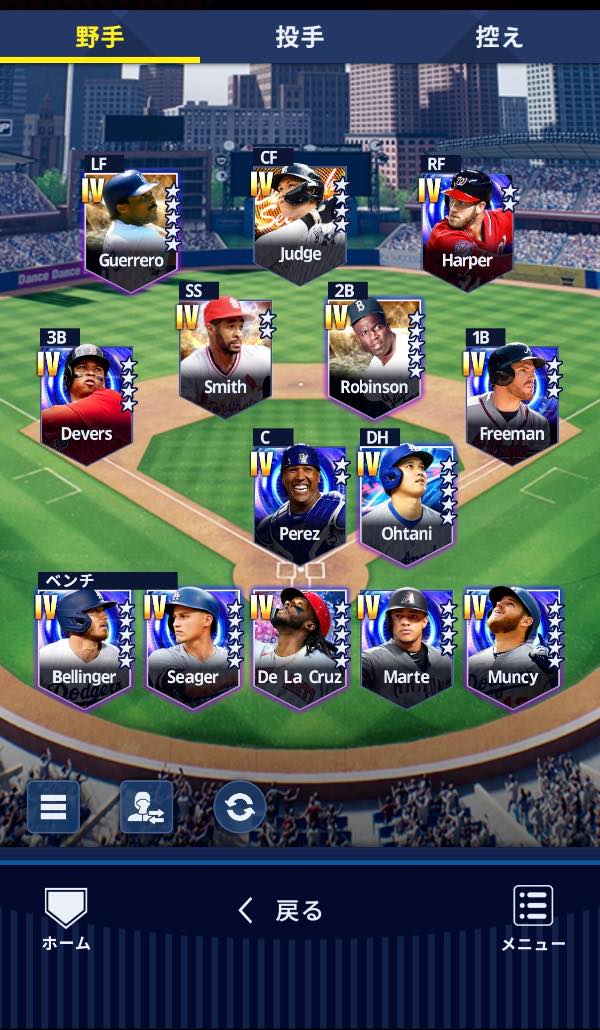
Task: Pick the Seager bench card
Action: coord(192,647)
